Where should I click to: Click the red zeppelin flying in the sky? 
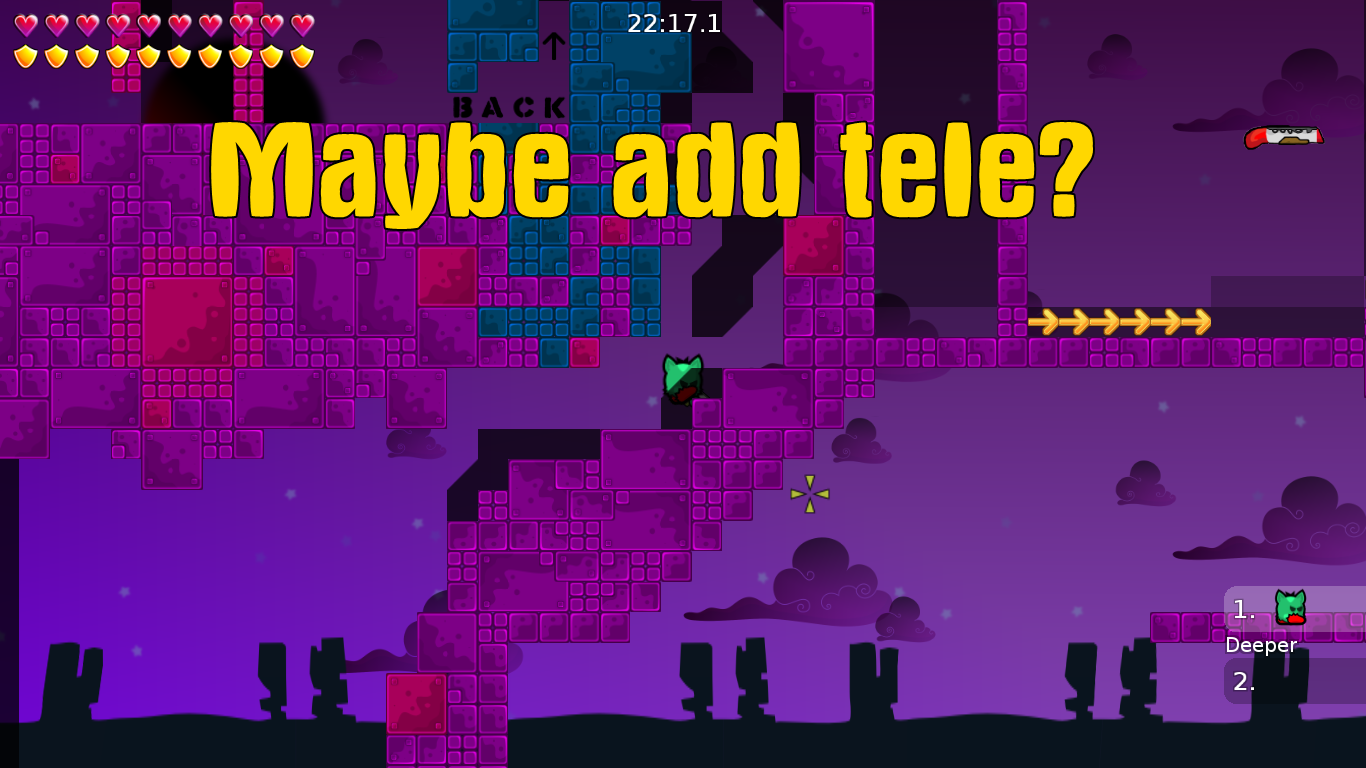point(1283,137)
